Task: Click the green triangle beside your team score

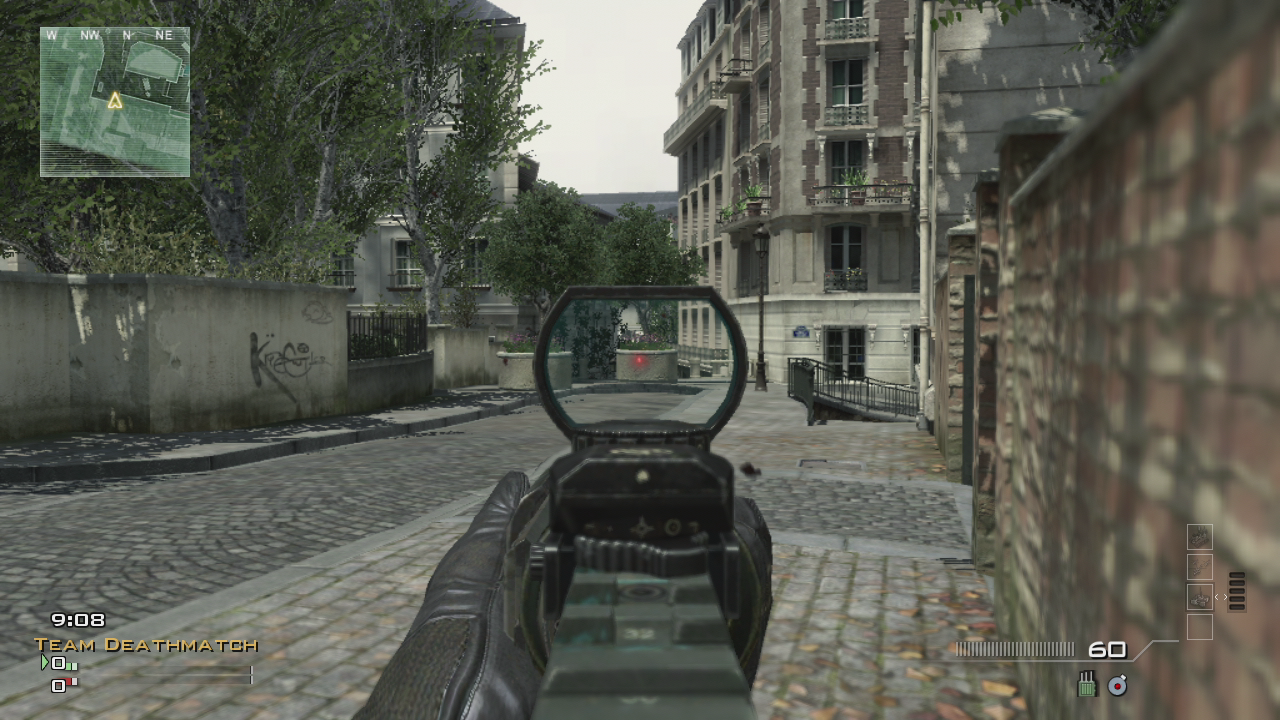Action: tap(46, 661)
